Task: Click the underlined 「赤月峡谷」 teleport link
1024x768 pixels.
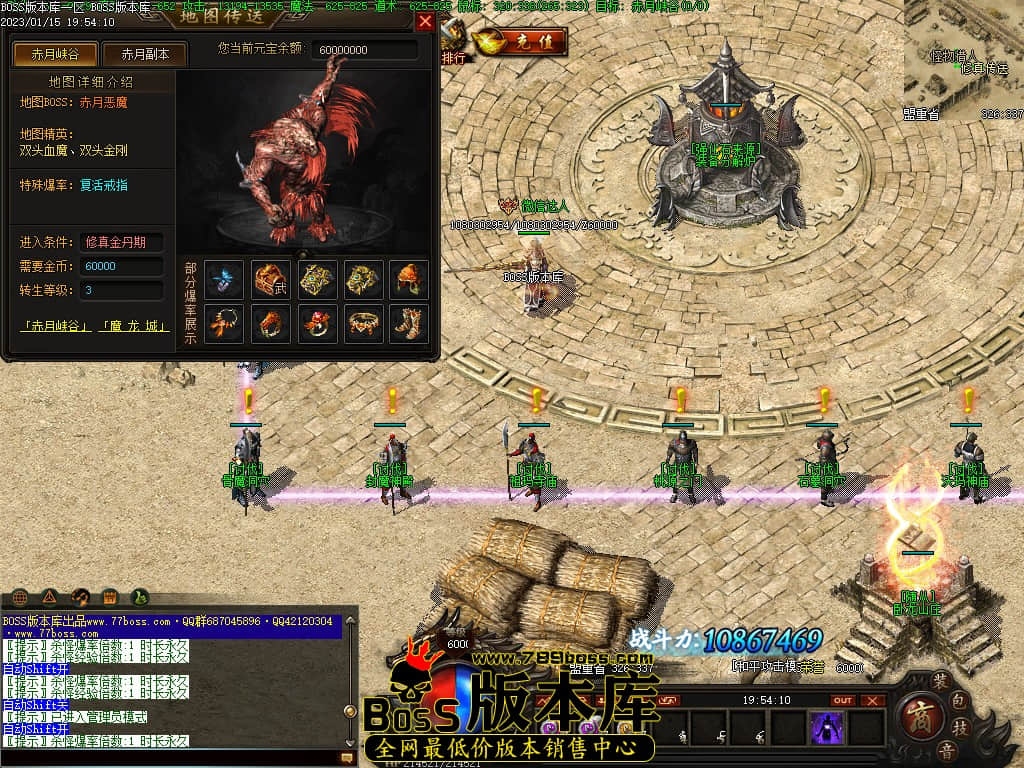Action: (x=56, y=326)
